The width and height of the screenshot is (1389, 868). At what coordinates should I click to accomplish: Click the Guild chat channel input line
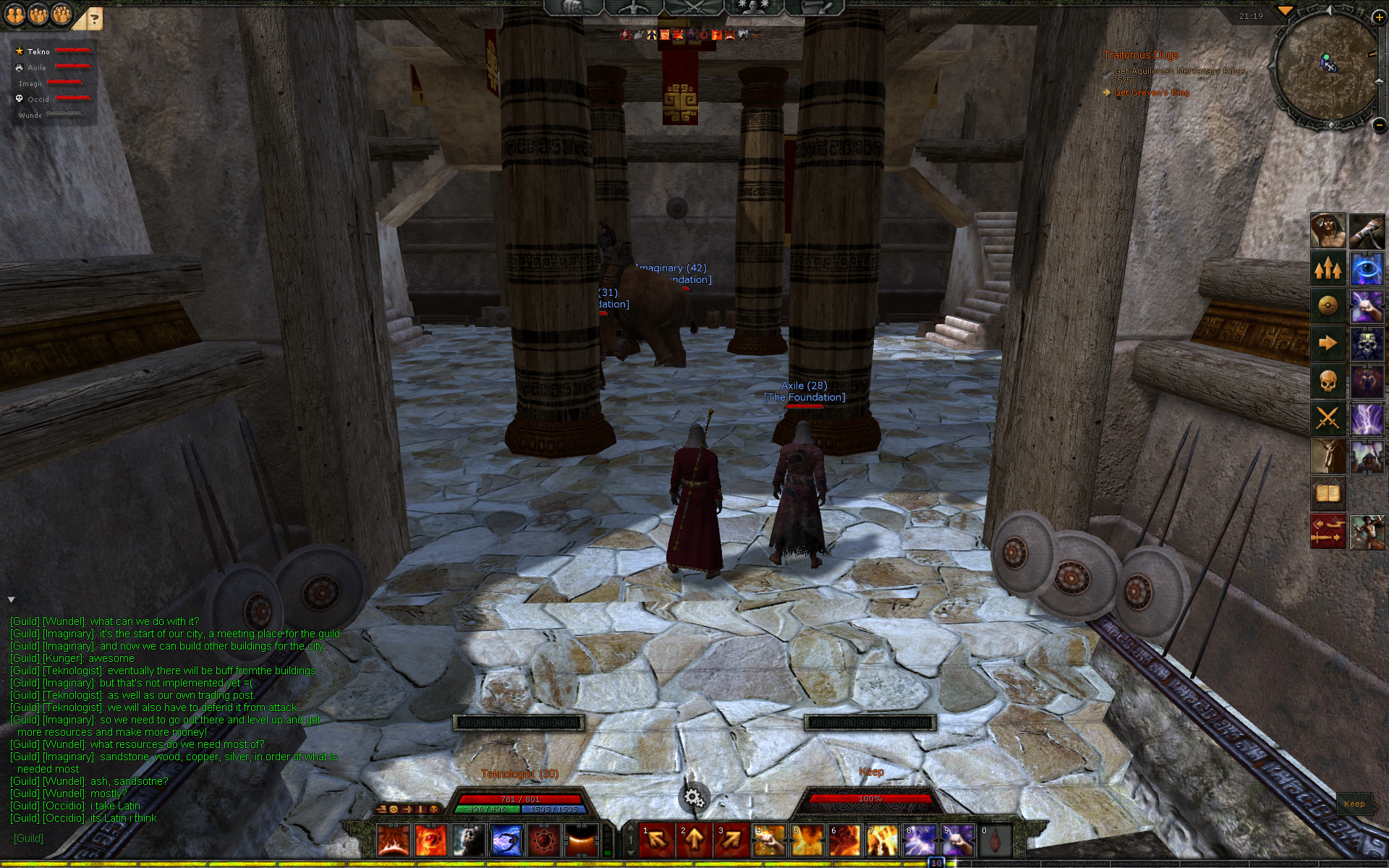point(145,838)
